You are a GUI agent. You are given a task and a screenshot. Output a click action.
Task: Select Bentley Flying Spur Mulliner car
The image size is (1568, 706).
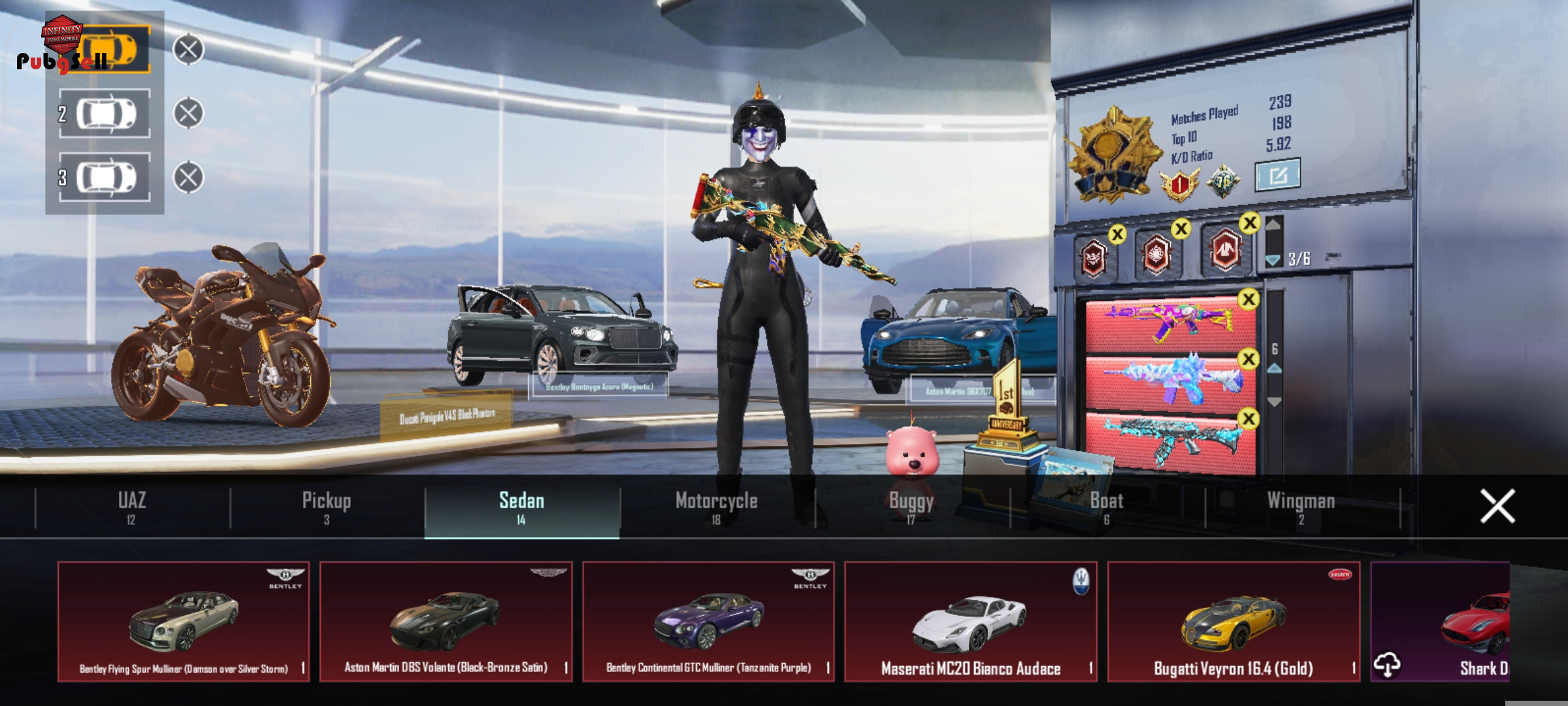[184, 621]
